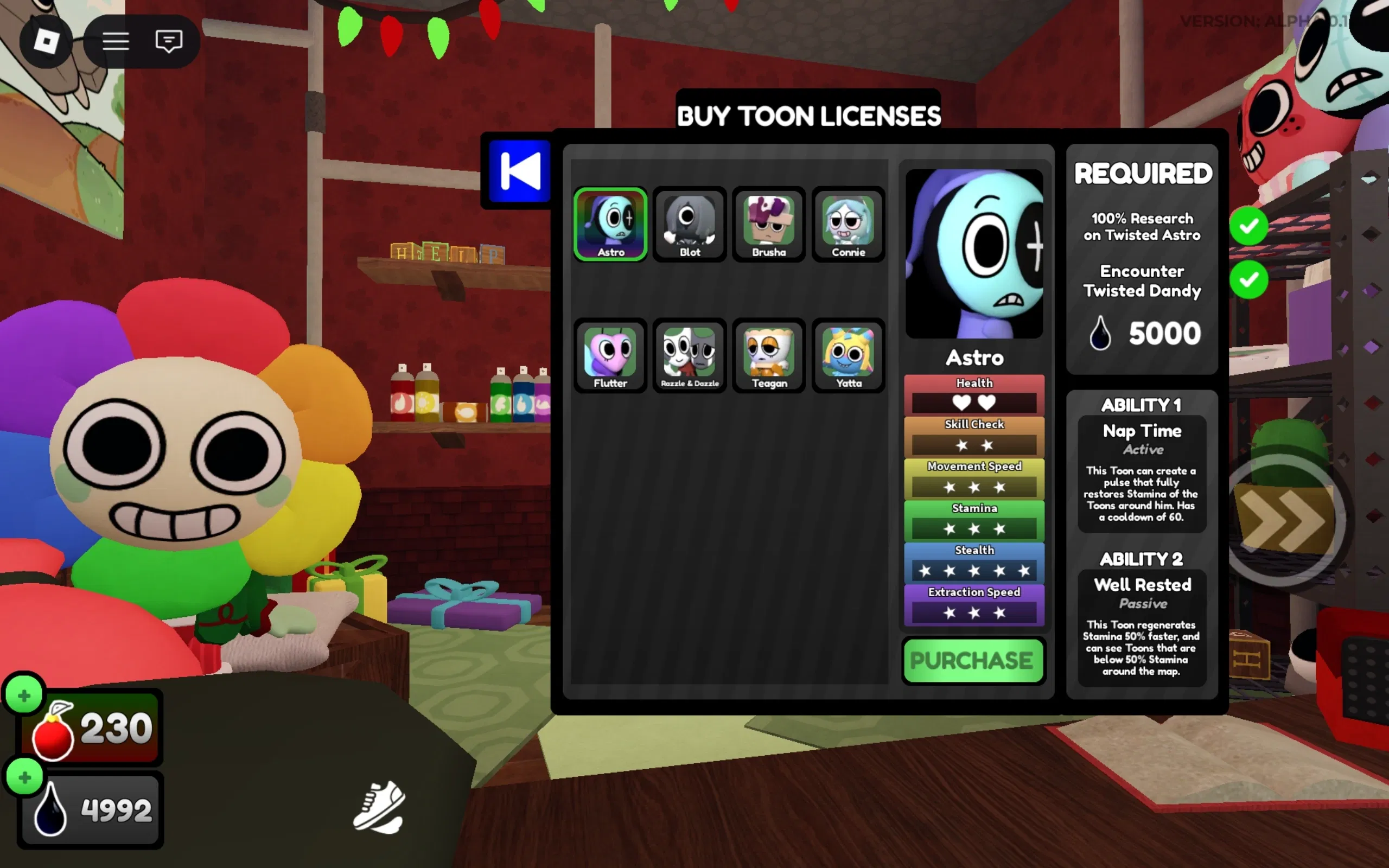This screenshot has height=868, width=1389.
Task: Add more ichor with the plus button
Action: [x=24, y=777]
